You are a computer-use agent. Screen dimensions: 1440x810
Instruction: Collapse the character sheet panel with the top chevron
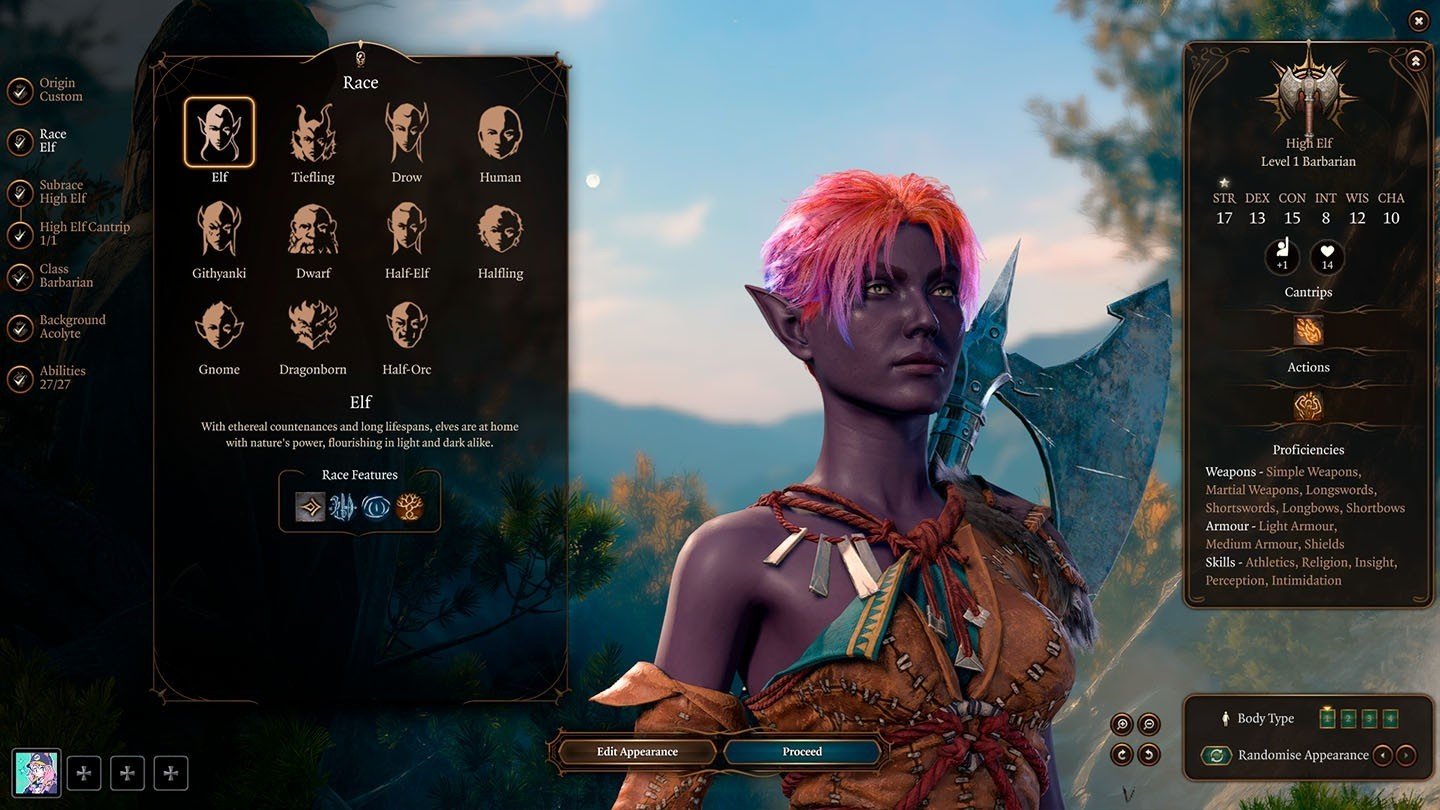(1415, 60)
